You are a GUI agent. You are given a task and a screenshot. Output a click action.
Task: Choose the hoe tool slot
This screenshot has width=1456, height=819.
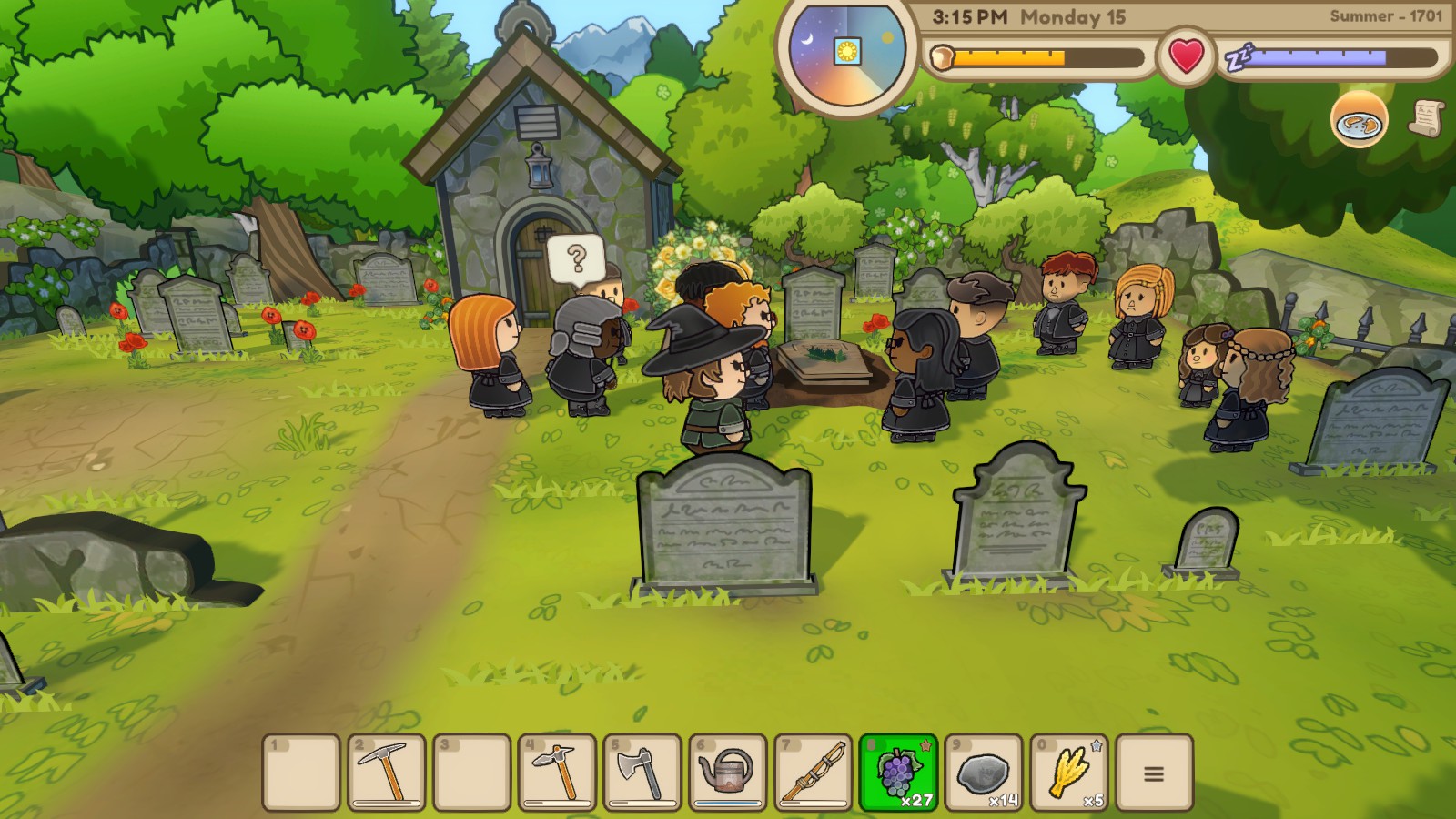(557, 773)
